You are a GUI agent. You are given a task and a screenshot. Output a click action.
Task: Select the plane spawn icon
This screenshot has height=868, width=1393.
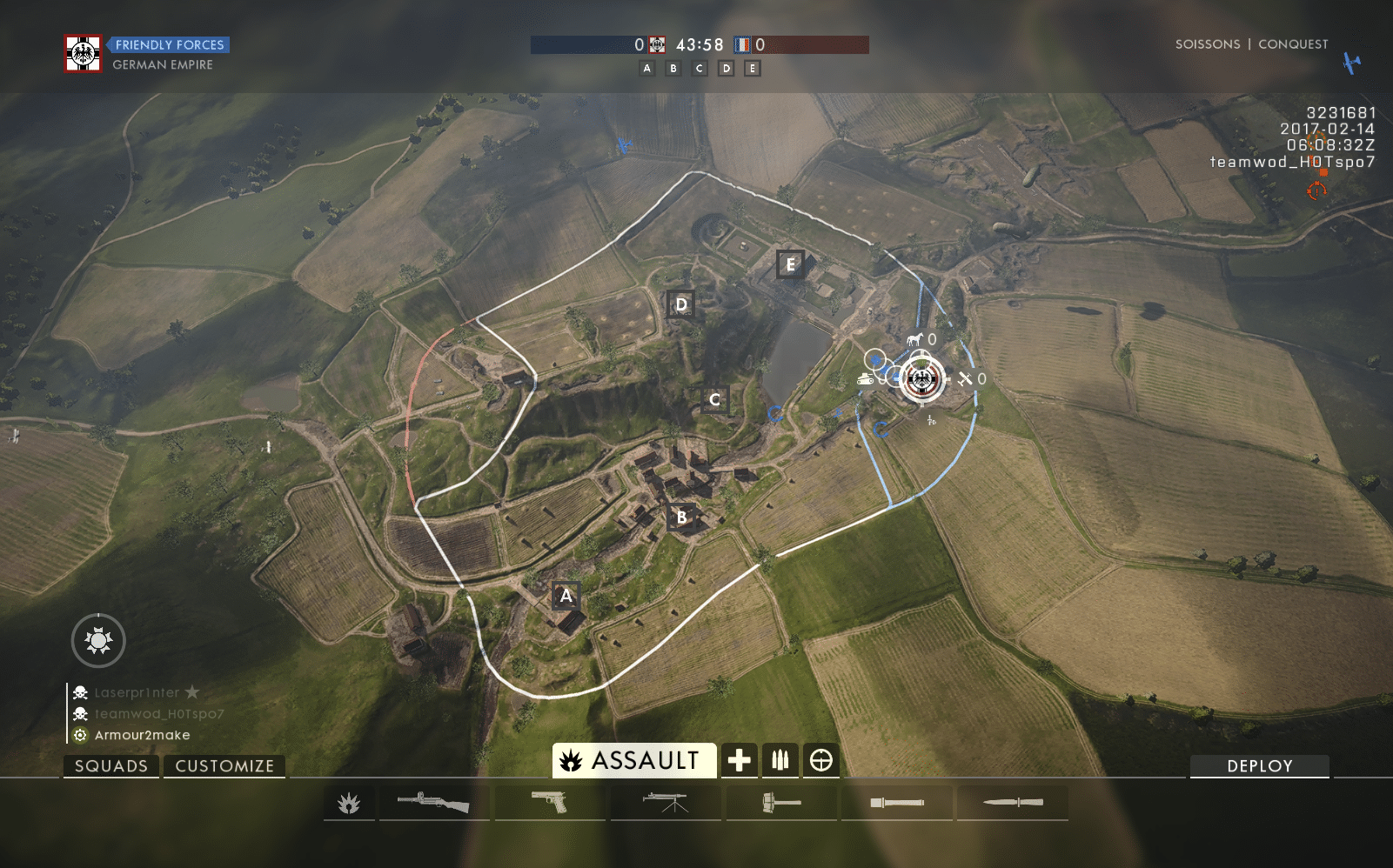tap(966, 378)
